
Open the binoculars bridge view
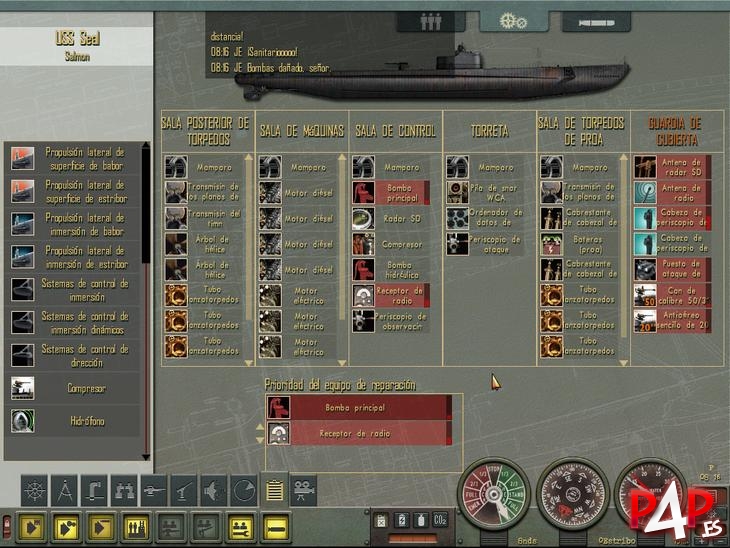(x=124, y=490)
